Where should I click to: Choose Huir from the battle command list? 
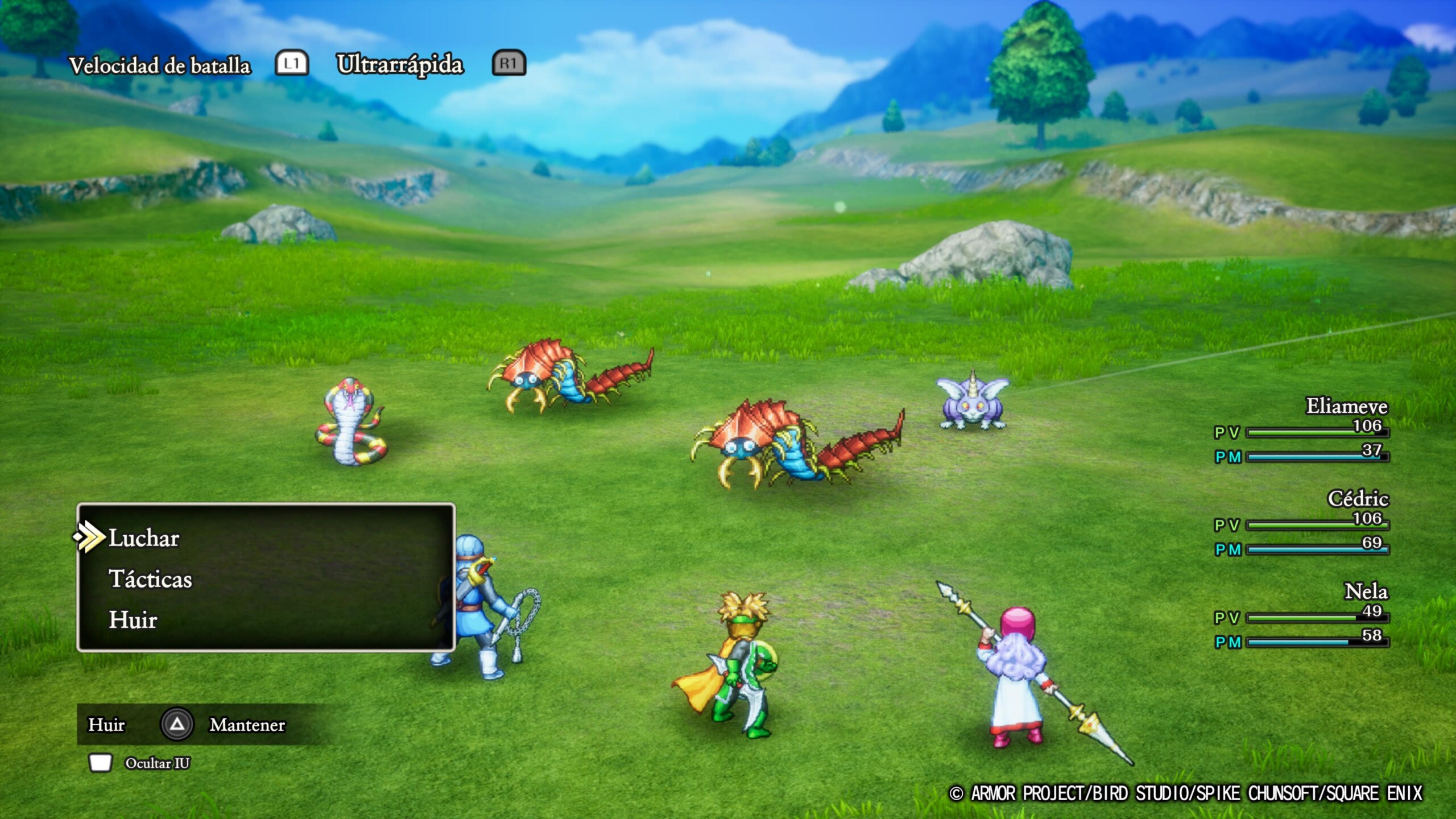(133, 620)
